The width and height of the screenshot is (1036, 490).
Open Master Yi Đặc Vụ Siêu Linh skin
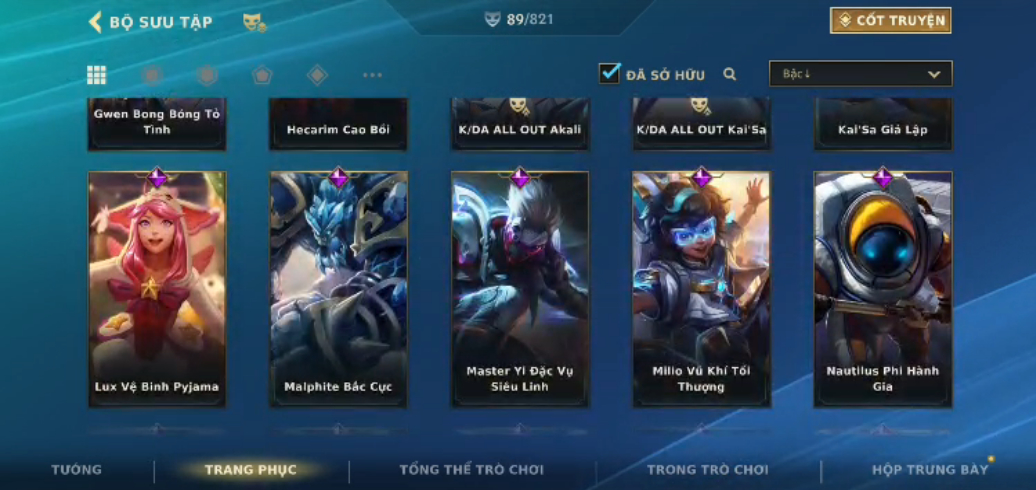click(x=520, y=289)
